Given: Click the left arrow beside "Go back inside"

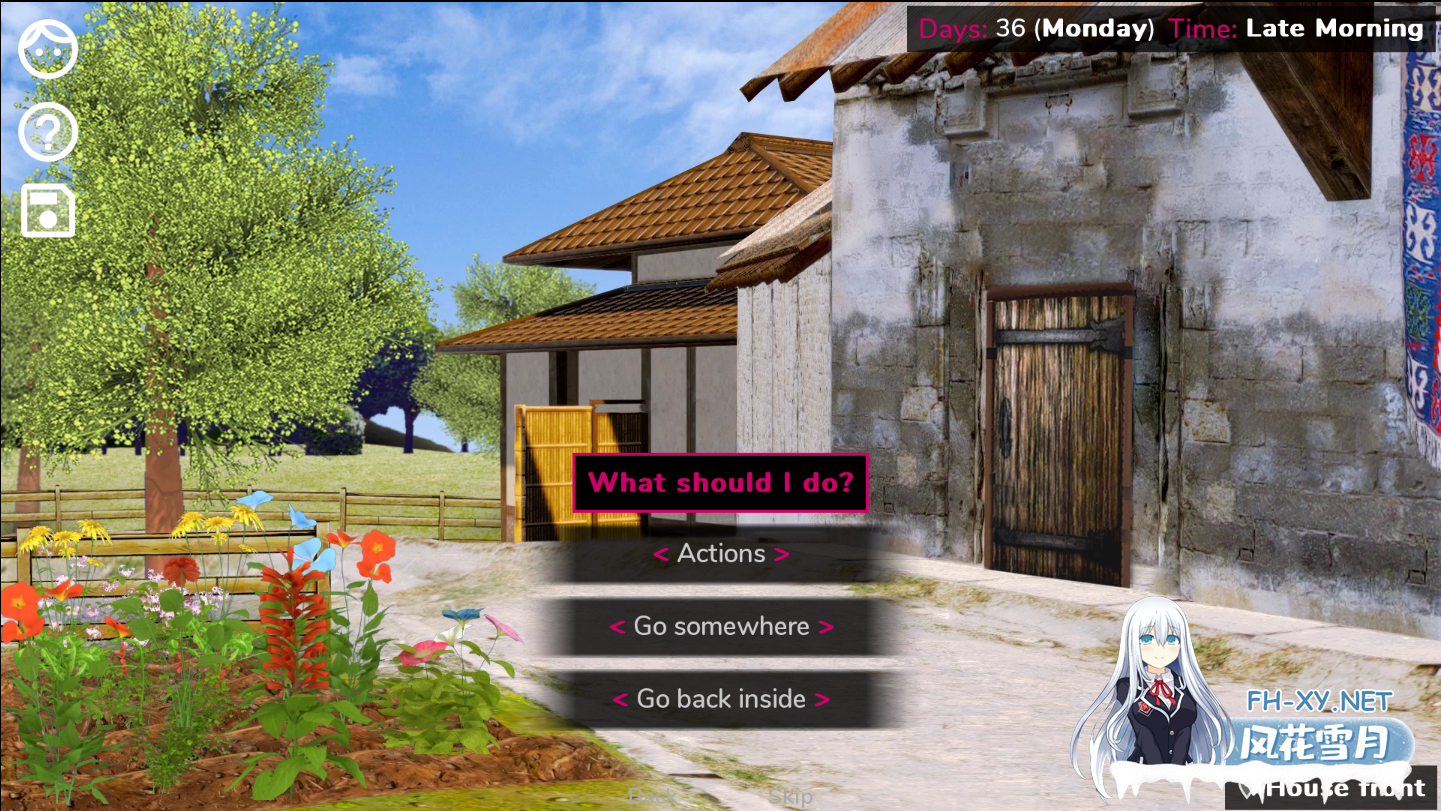Looking at the screenshot, I should 623,699.
